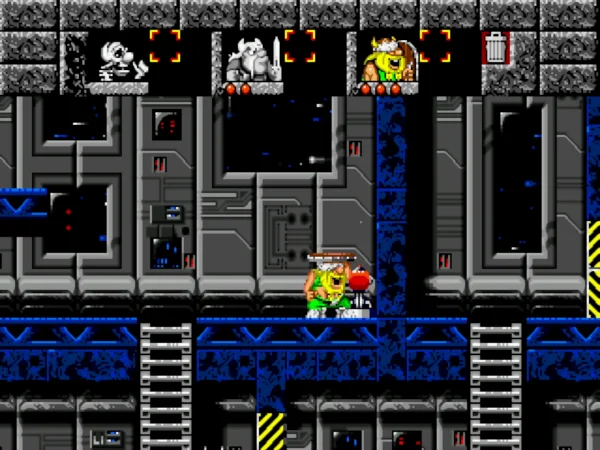Switch to the greyed-out sword viking portrait
600x450 pixels.
point(248,58)
